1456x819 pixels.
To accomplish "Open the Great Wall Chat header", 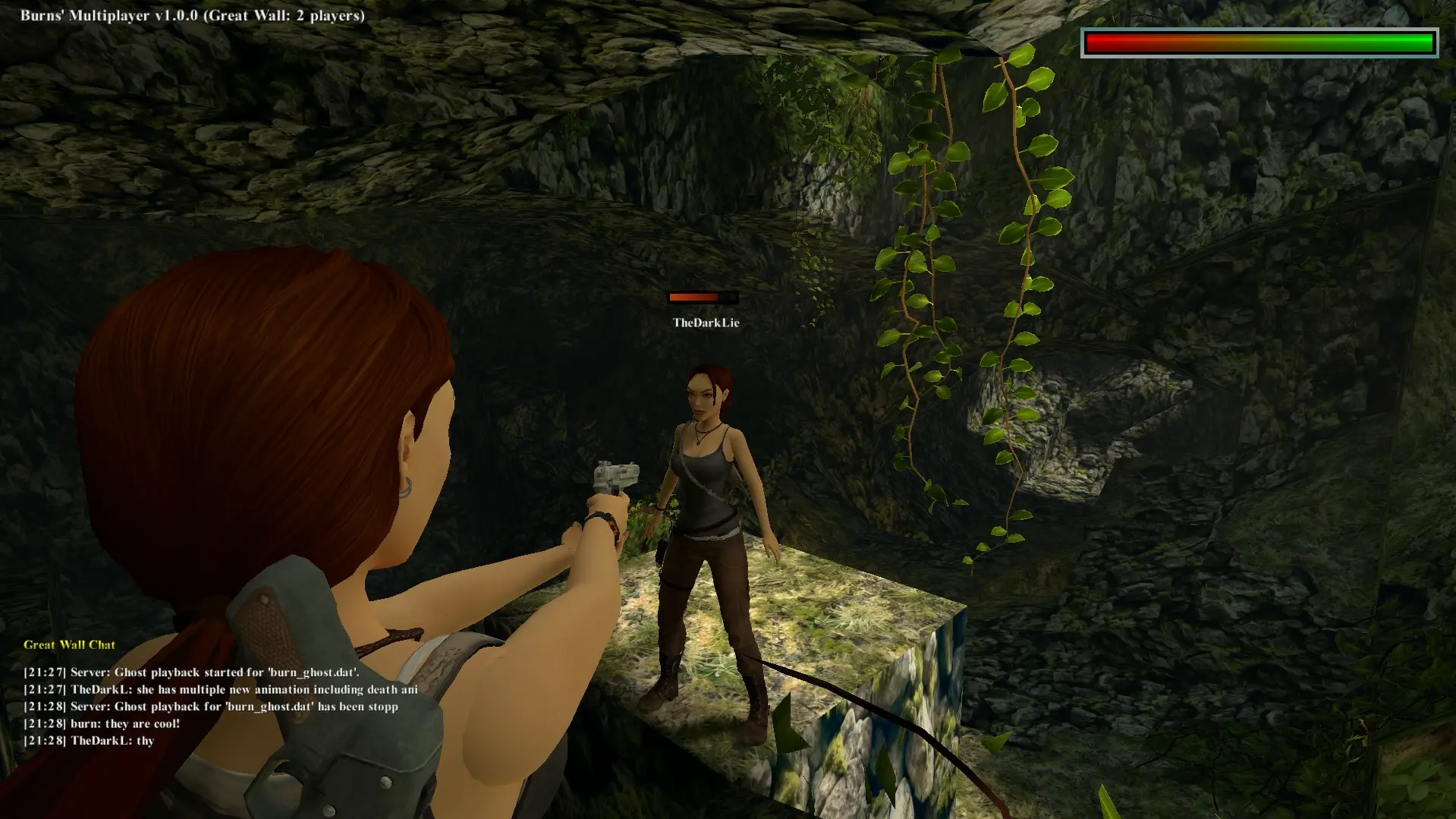I will click(68, 644).
